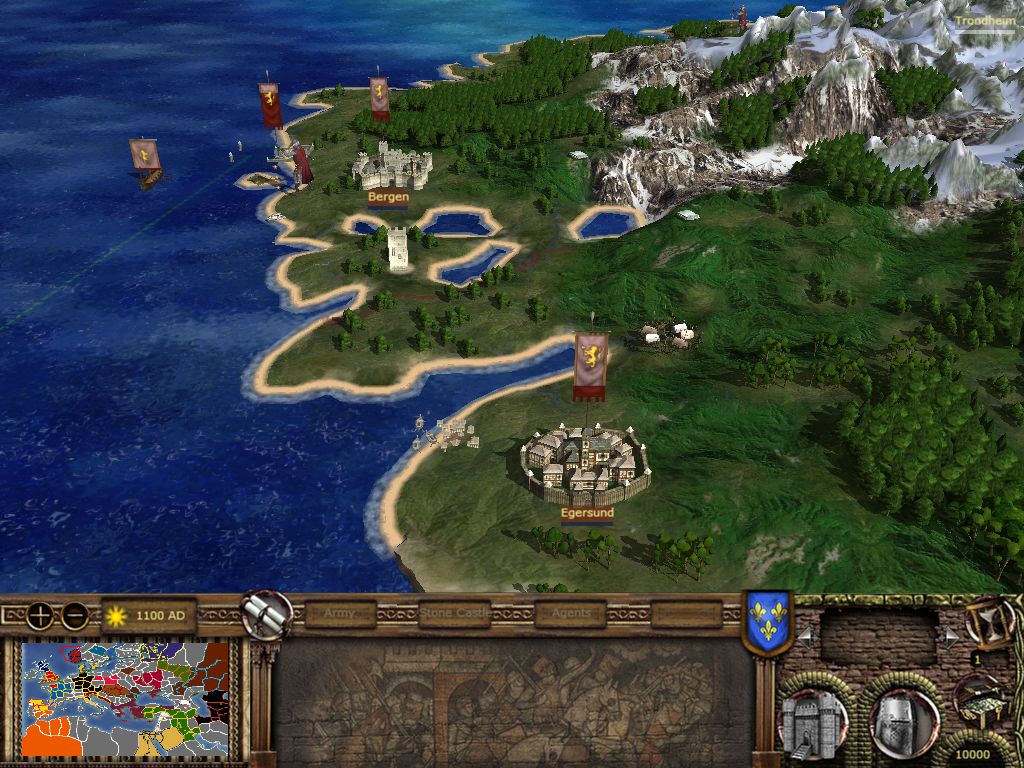Open the scrolls overview button
The image size is (1024, 768).
click(267, 614)
